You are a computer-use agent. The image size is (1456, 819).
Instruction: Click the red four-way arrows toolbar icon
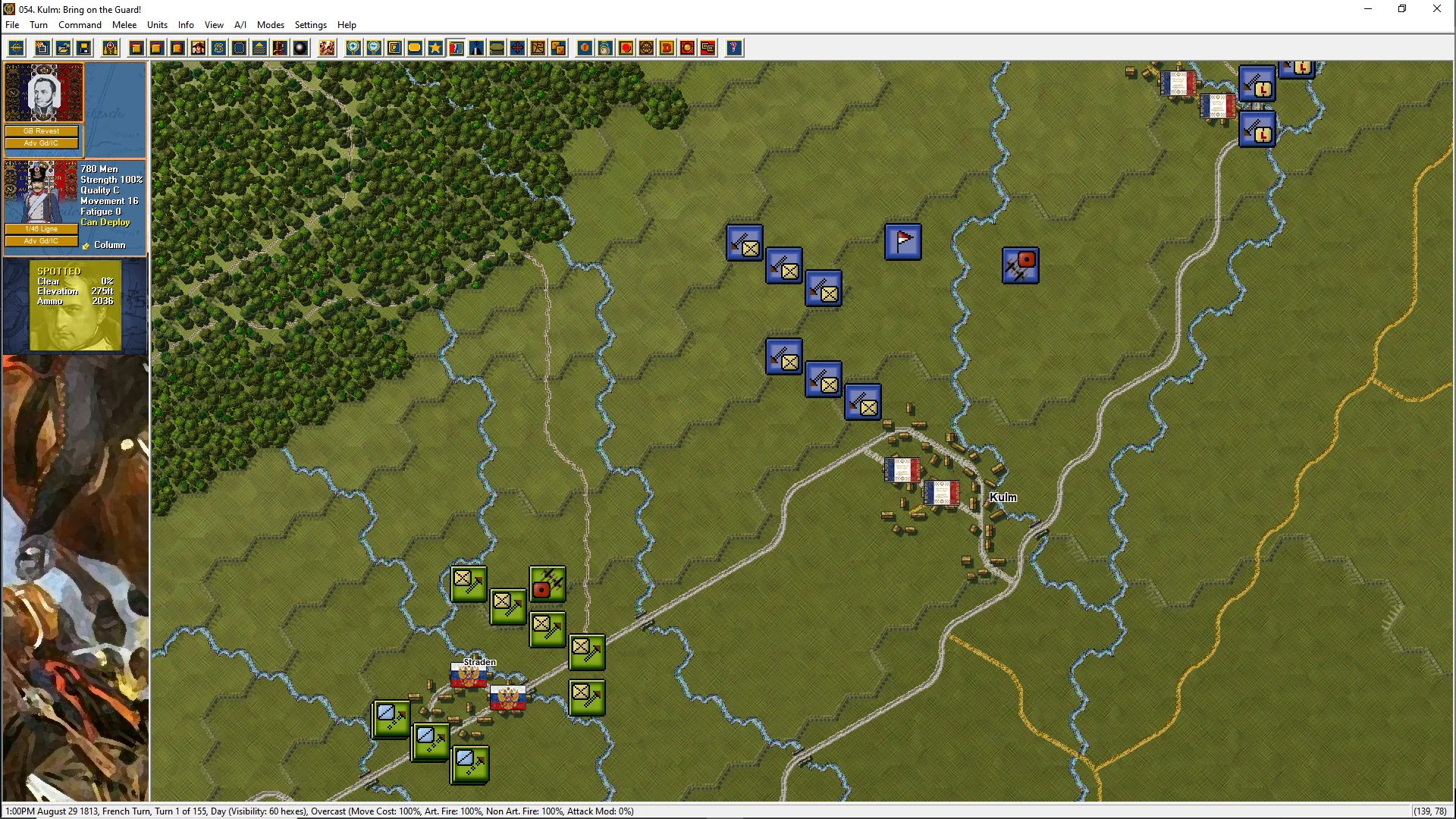[517, 49]
